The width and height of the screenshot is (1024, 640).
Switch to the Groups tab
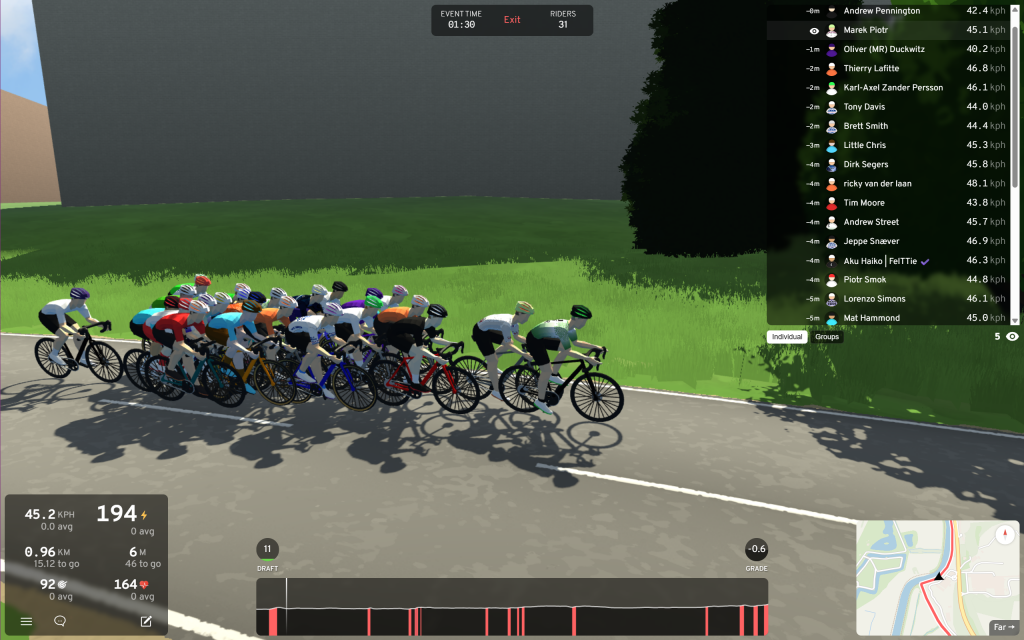827,337
